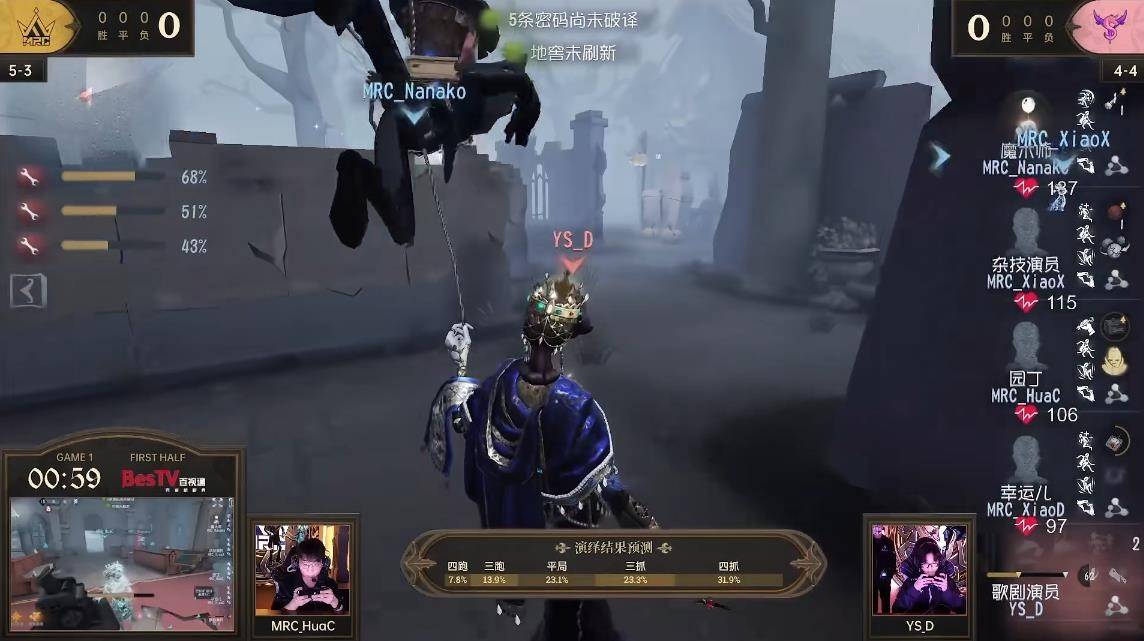Click the cipher wrench icon at 43%
1144x641 pixels.
[28, 246]
